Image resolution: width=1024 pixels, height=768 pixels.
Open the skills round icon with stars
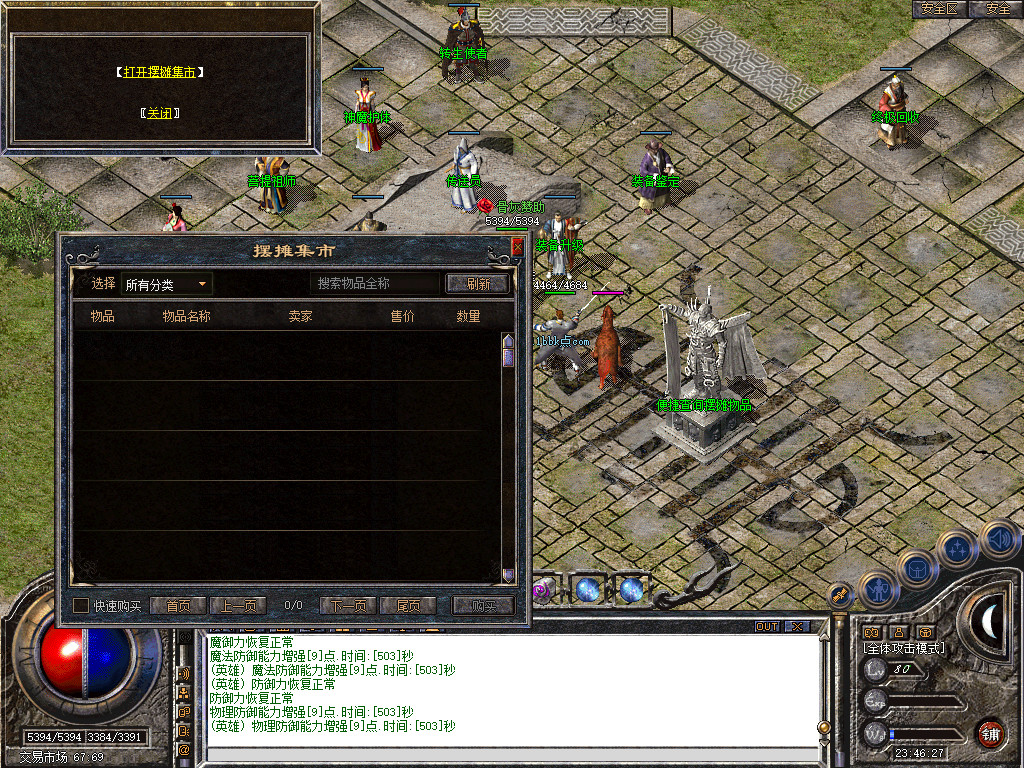[957, 549]
